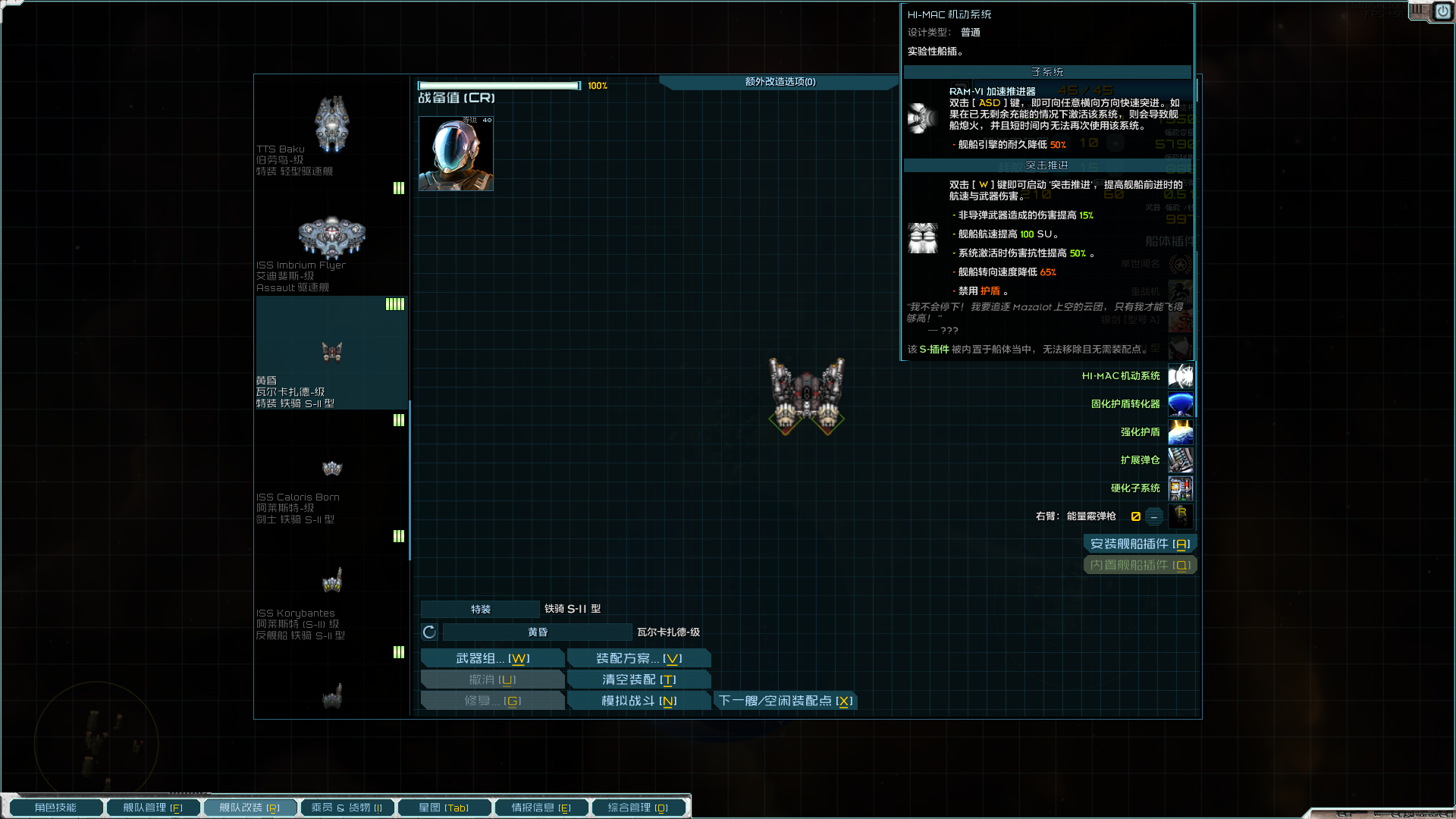Open the 情报信息 [E] menu
Screen dimensions: 1456x819
541,807
